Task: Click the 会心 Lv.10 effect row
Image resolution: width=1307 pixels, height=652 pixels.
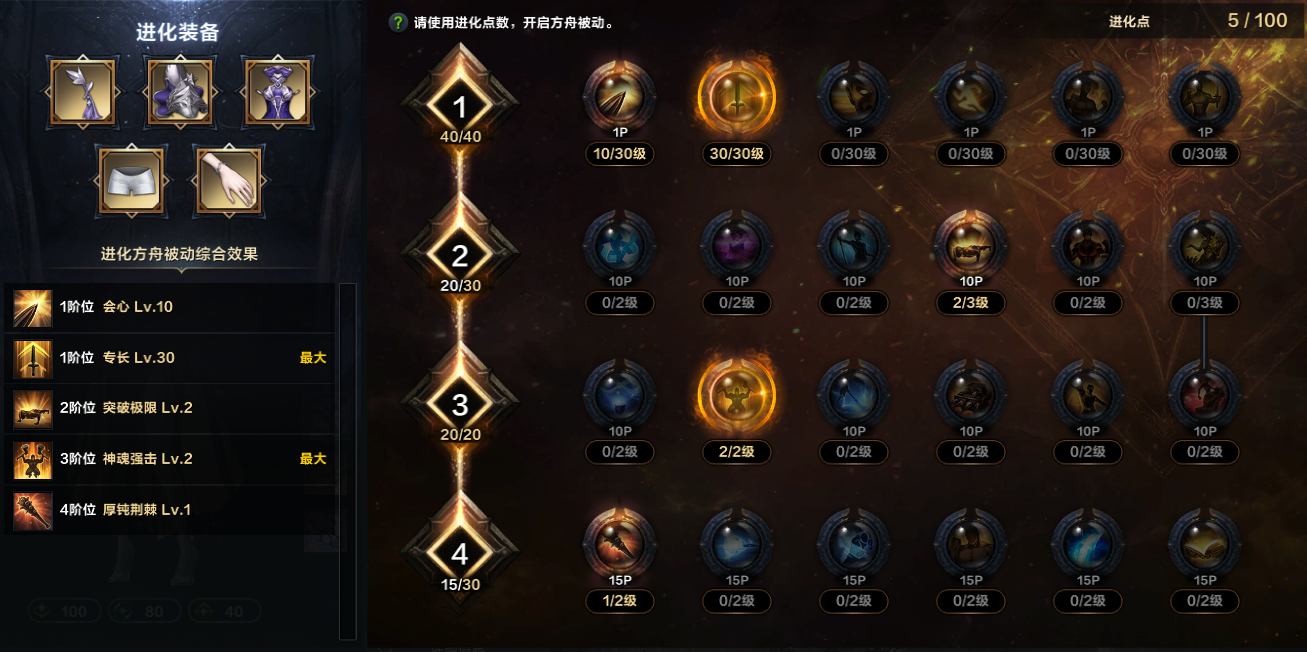Action: point(170,307)
